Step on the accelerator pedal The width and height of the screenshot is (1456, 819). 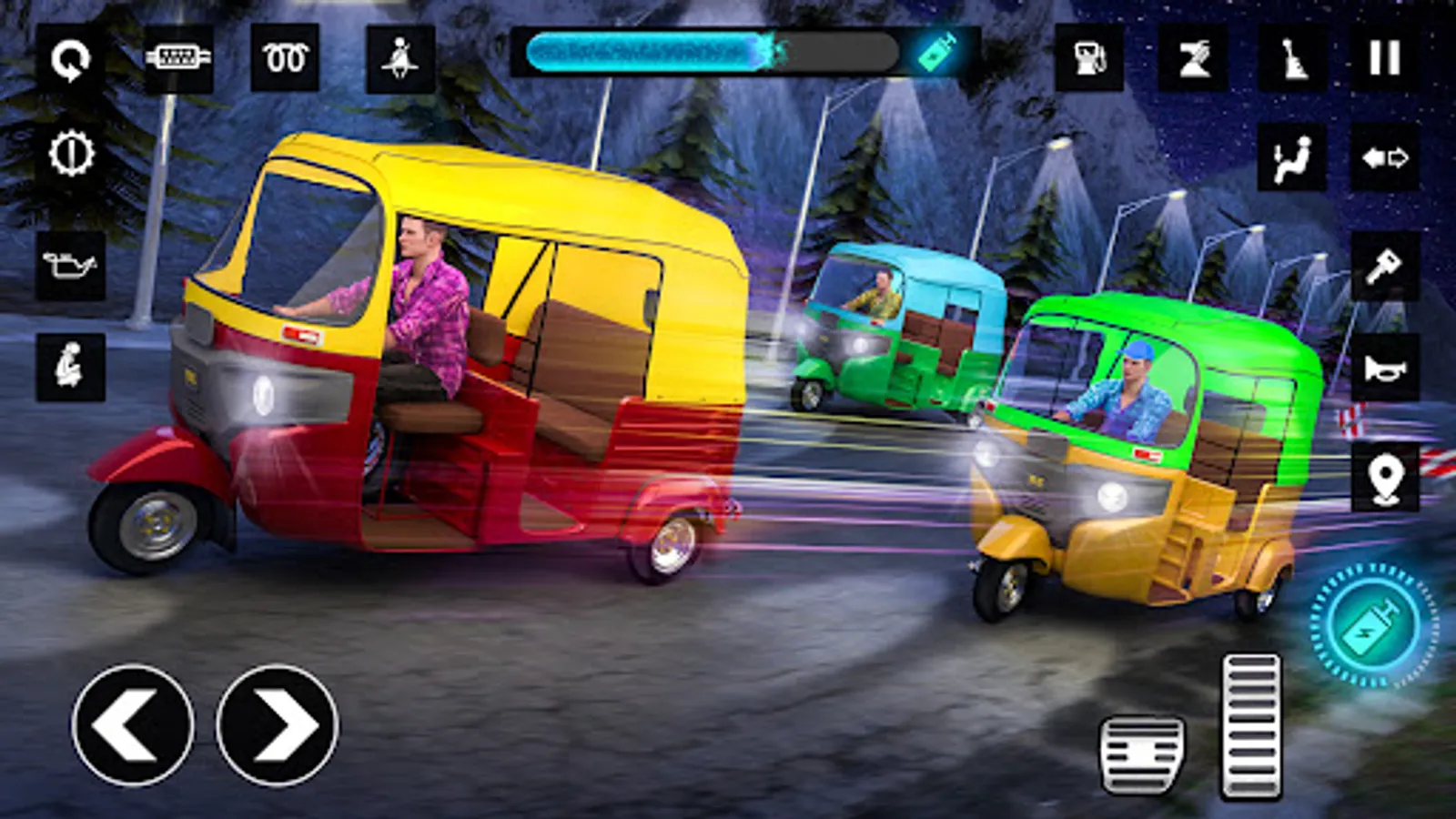pos(1250,726)
